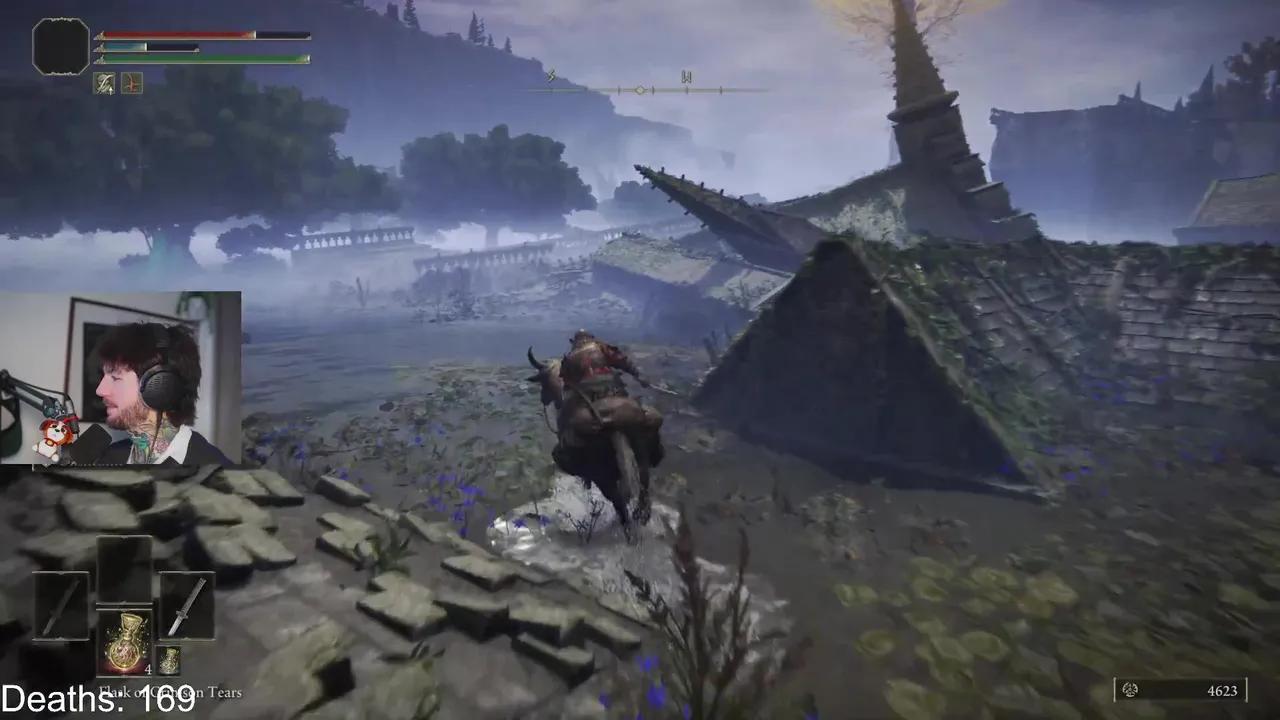
Task: Choose the small next-item flask icon
Action: [168, 660]
